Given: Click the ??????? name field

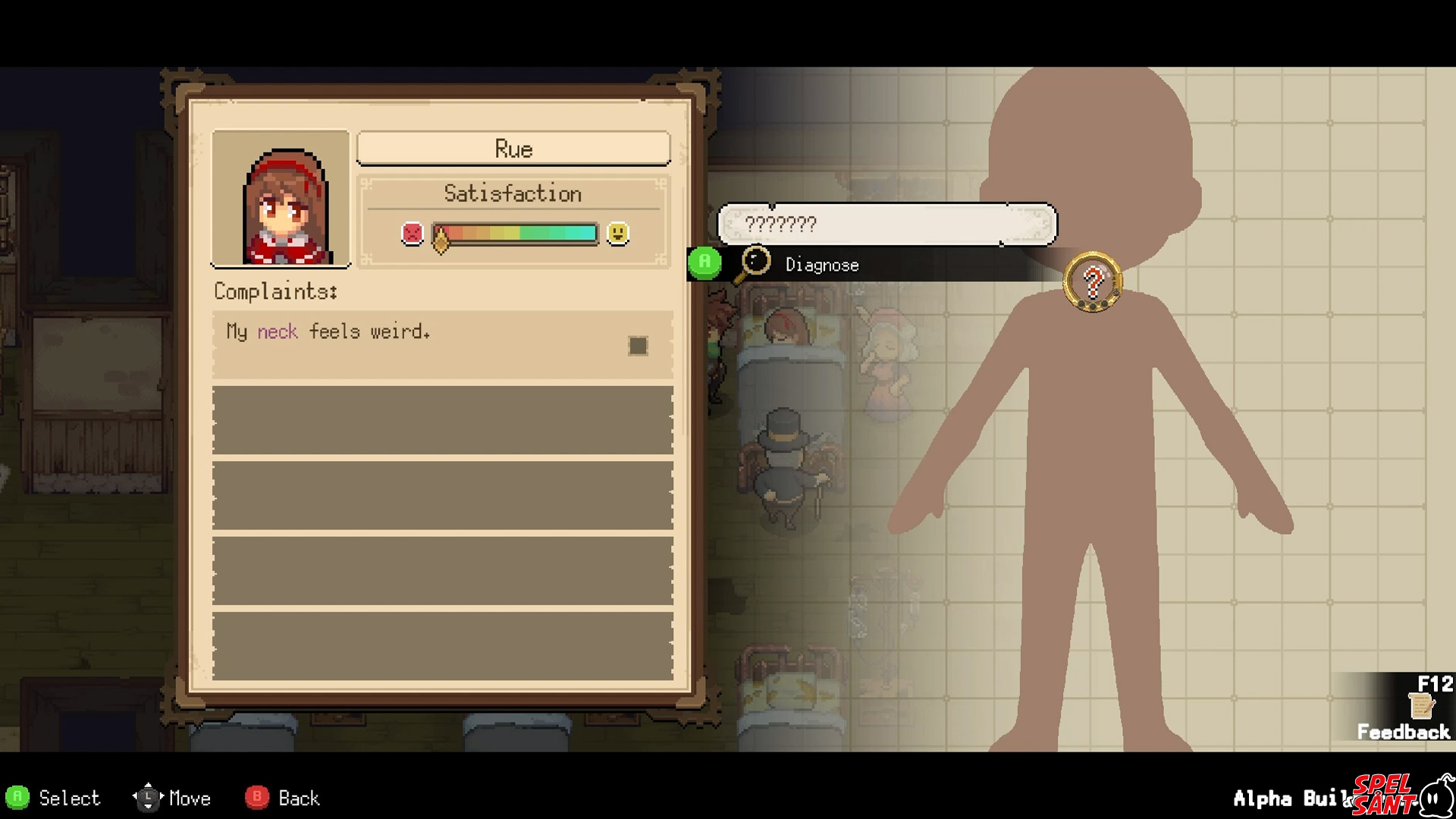Looking at the screenshot, I should (x=887, y=224).
